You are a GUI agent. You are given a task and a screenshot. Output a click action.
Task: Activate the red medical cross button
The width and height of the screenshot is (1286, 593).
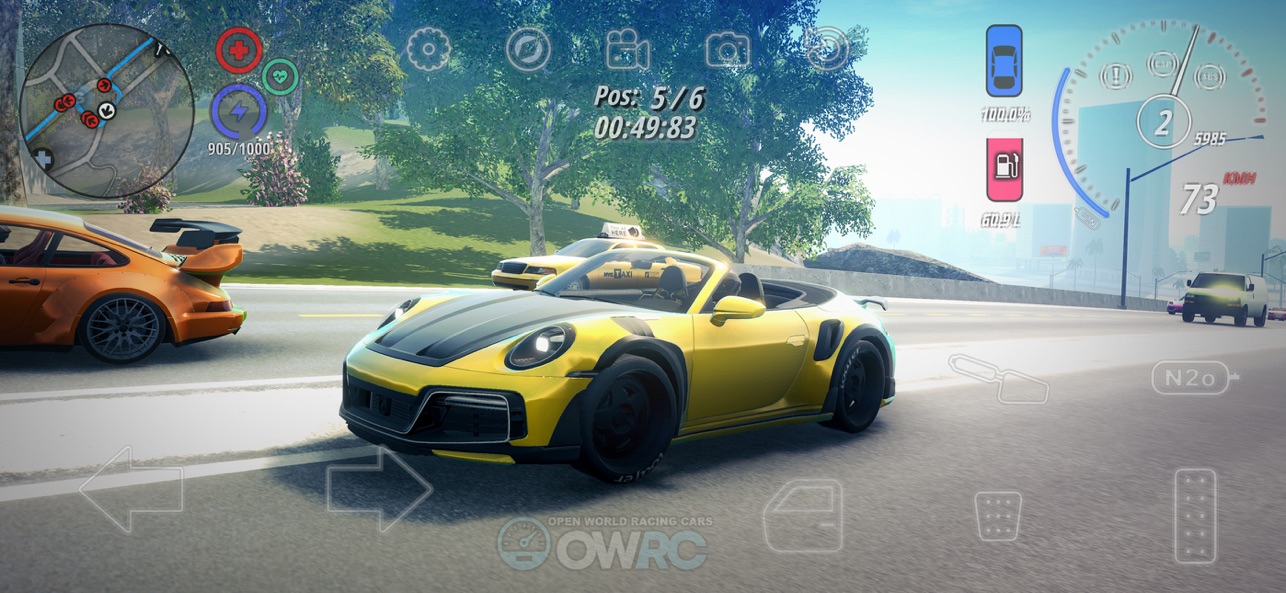click(239, 50)
